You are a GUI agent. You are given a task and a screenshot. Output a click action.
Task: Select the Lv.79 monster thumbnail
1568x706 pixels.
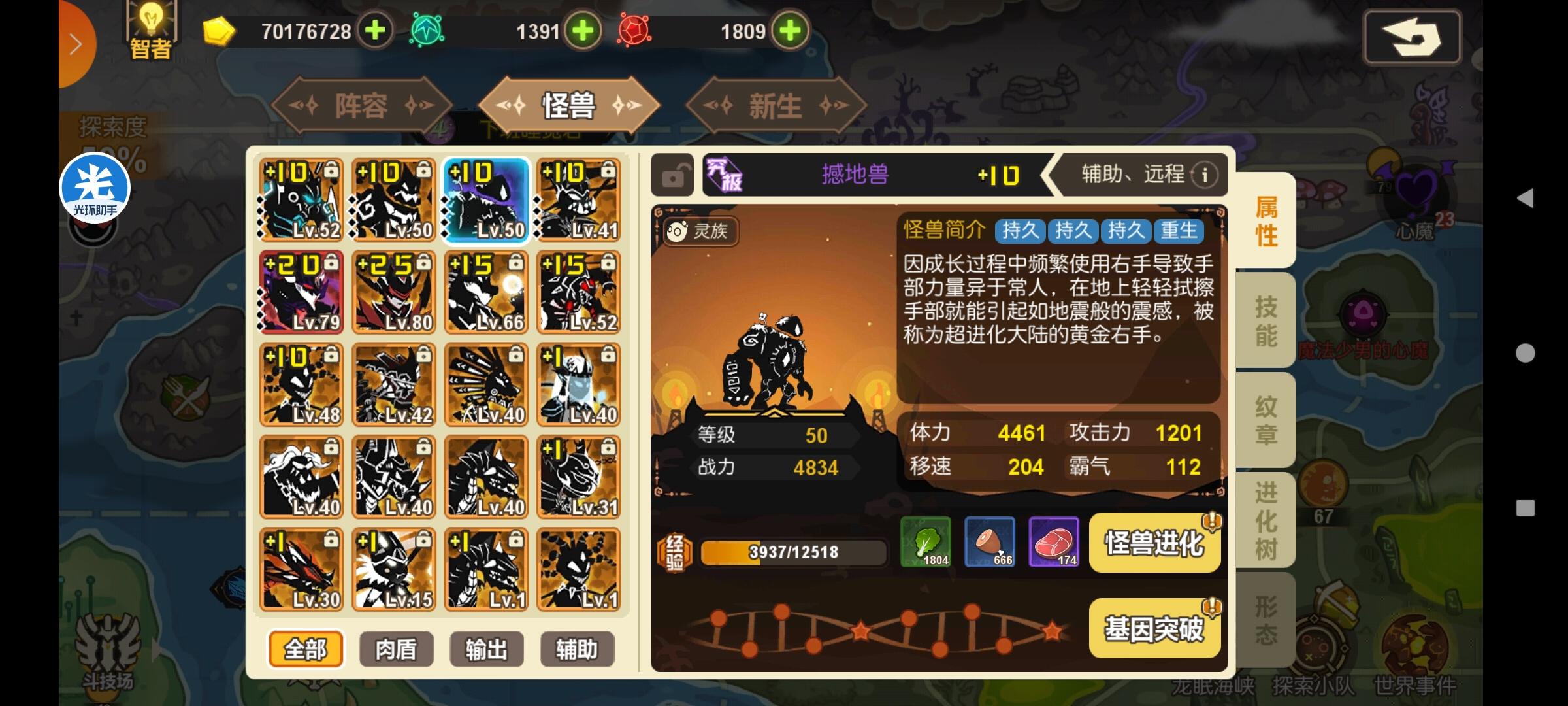(301, 292)
